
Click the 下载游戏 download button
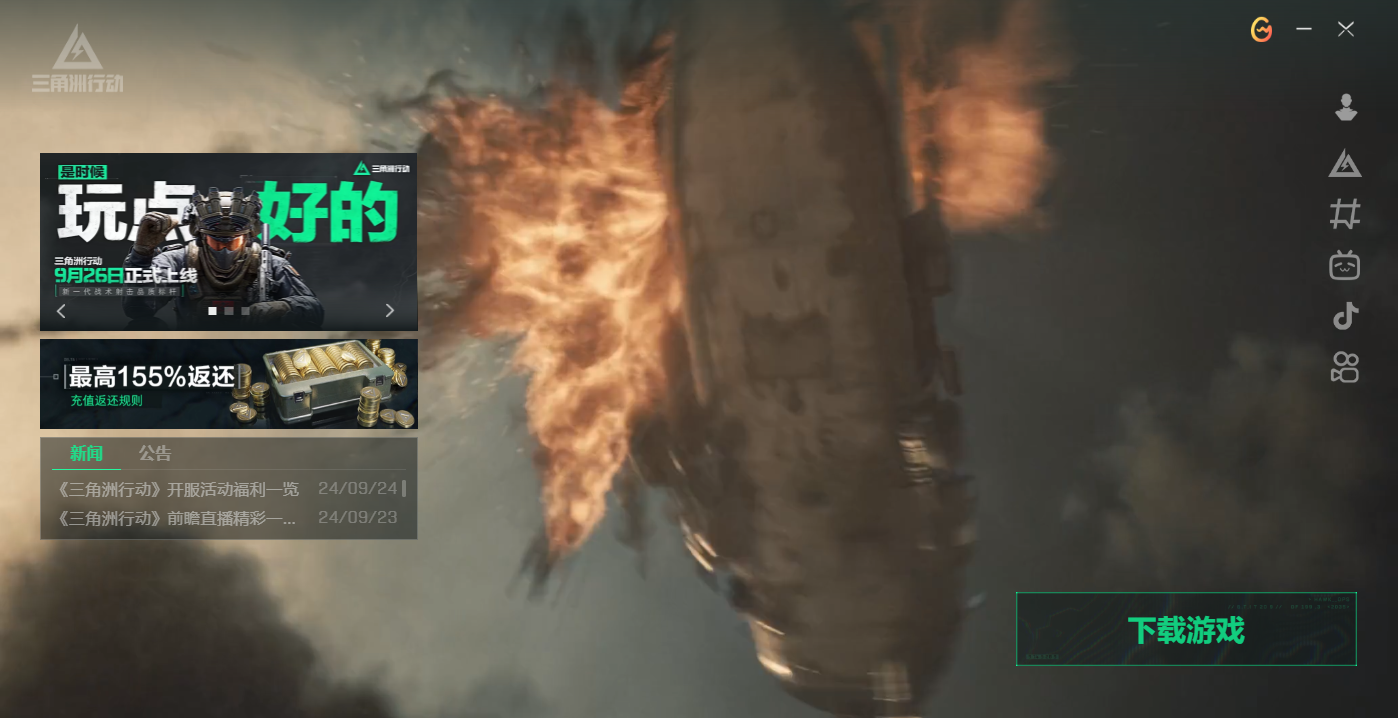1186,629
